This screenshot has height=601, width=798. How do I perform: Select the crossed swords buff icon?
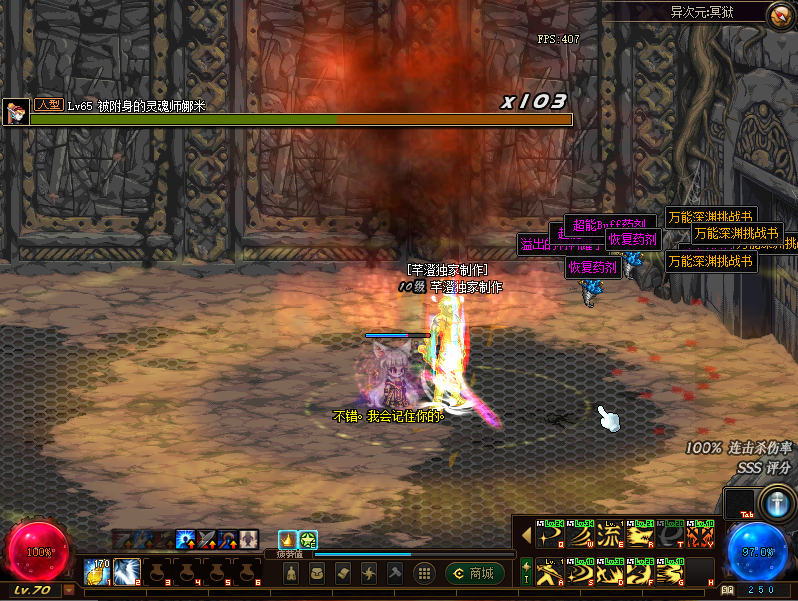(x=207, y=539)
